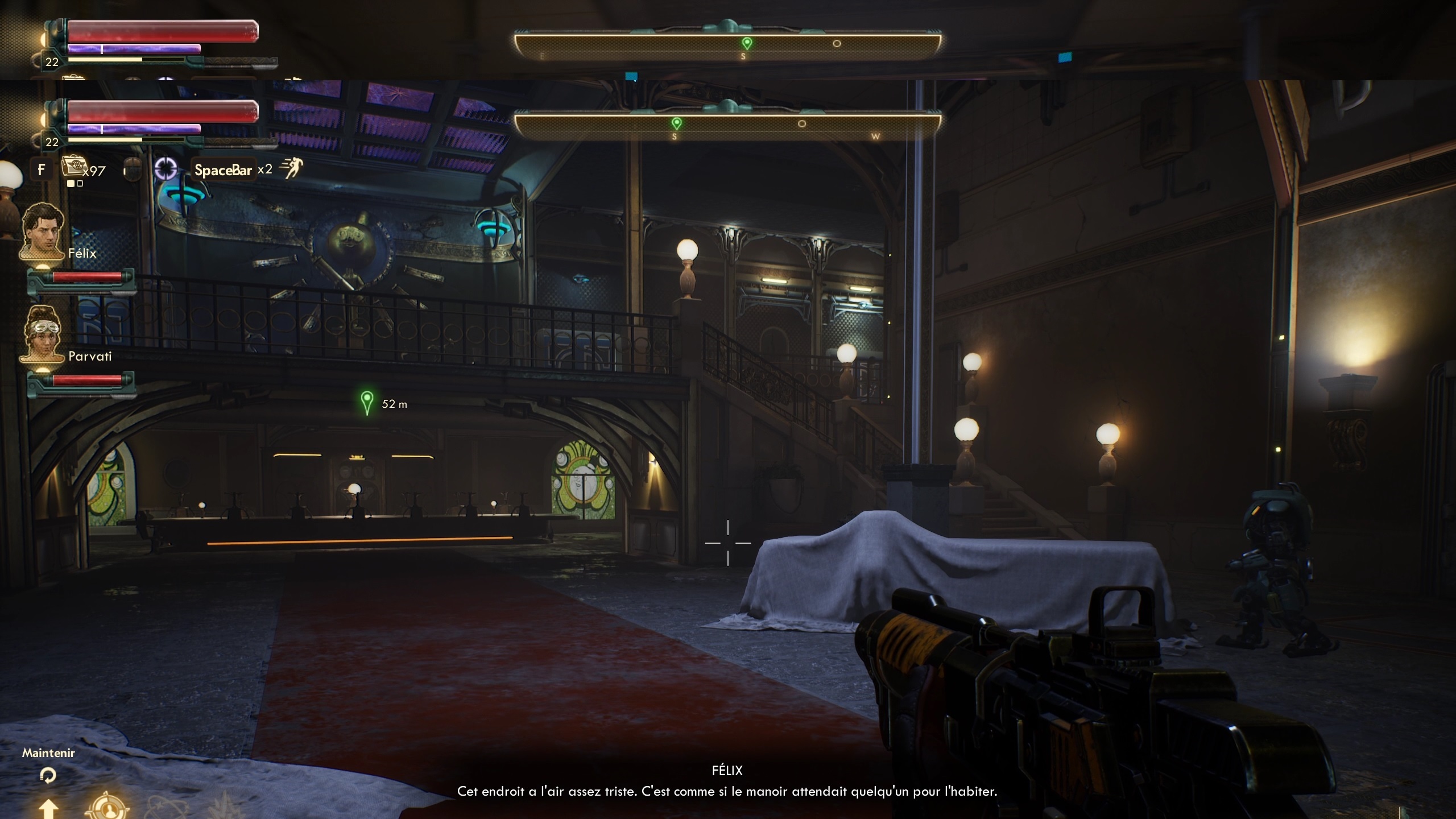The height and width of the screenshot is (819, 1456).
Task: Activate the purple Tactical Time Dilation crosshair
Action: 166,169
